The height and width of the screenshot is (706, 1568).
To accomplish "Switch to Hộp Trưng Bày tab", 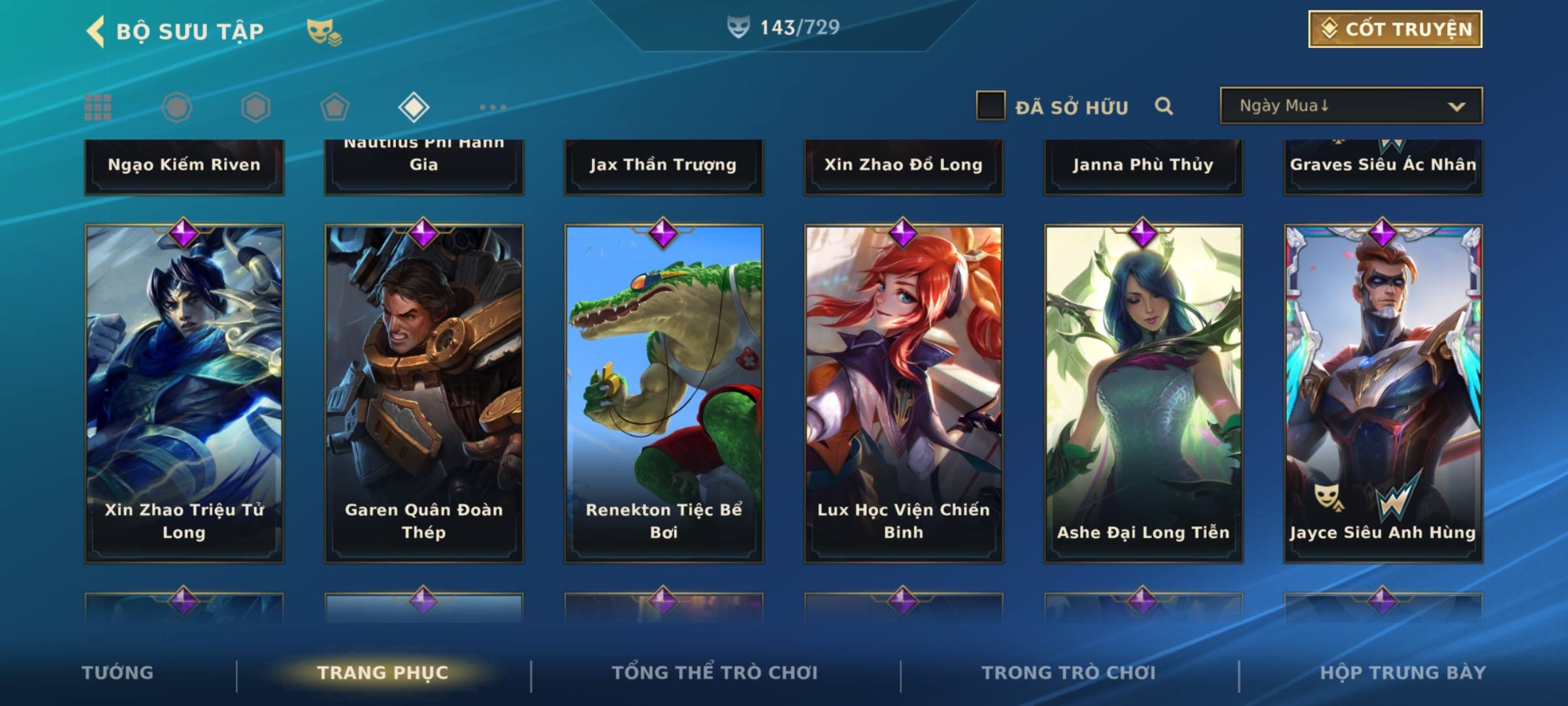I will coord(1403,673).
